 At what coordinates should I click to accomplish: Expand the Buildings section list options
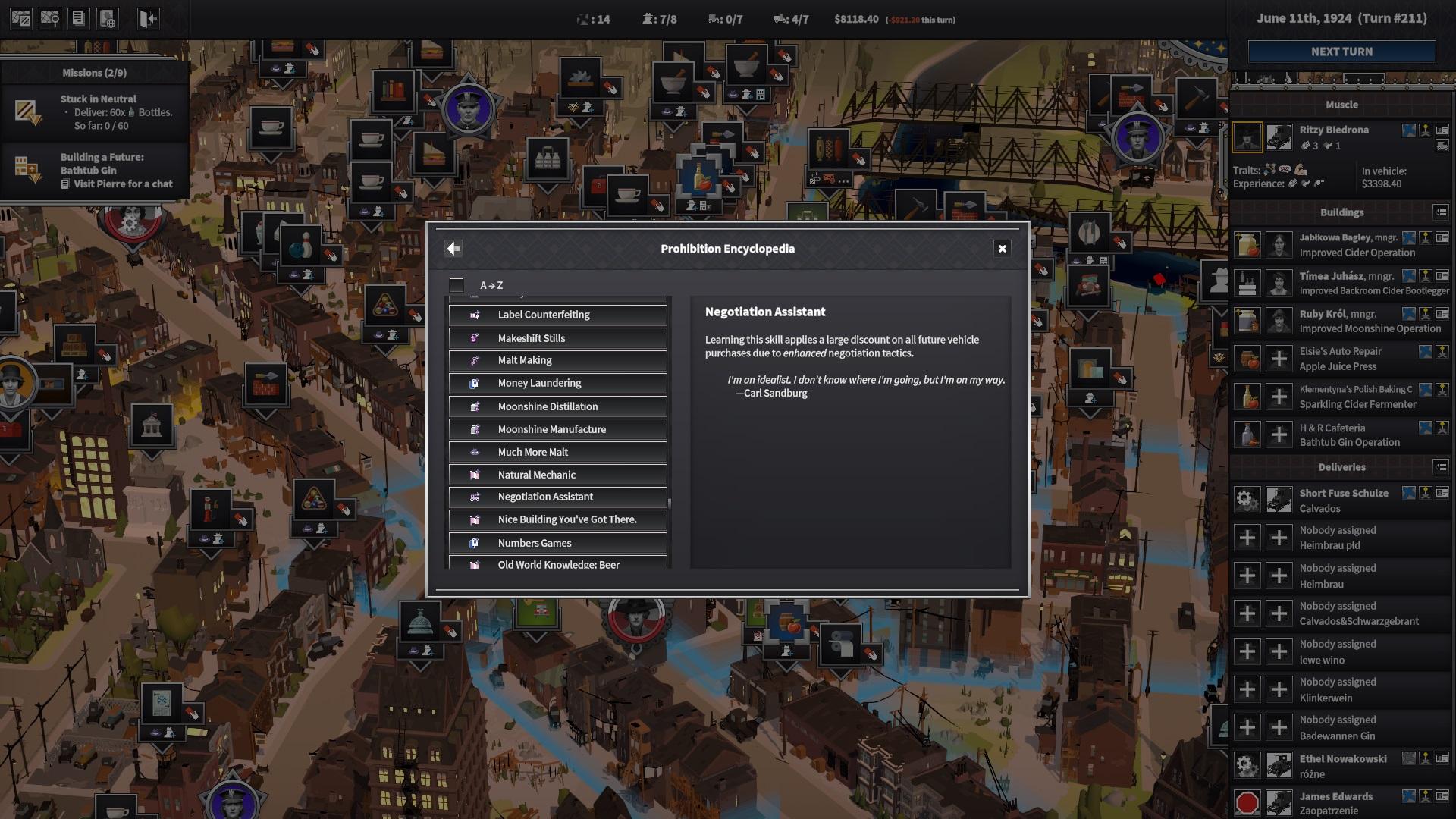1440,212
